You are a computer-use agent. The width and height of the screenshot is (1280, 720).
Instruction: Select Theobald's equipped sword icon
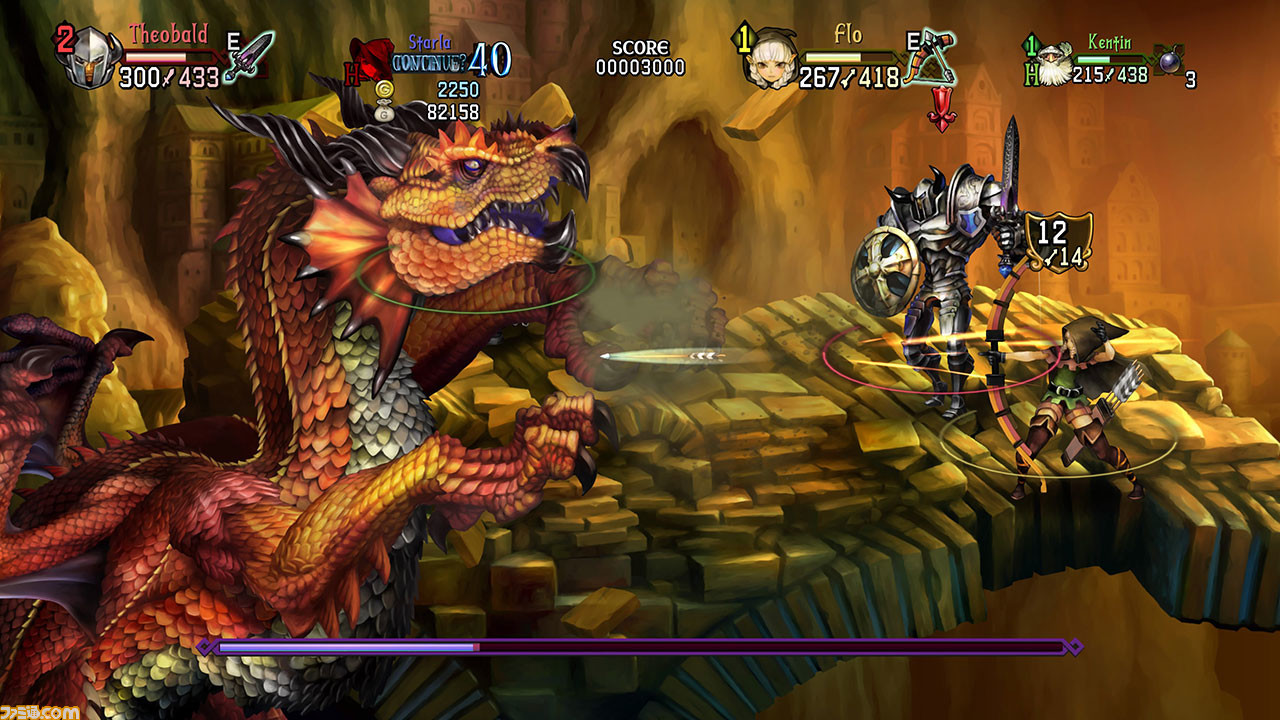[x=250, y=55]
